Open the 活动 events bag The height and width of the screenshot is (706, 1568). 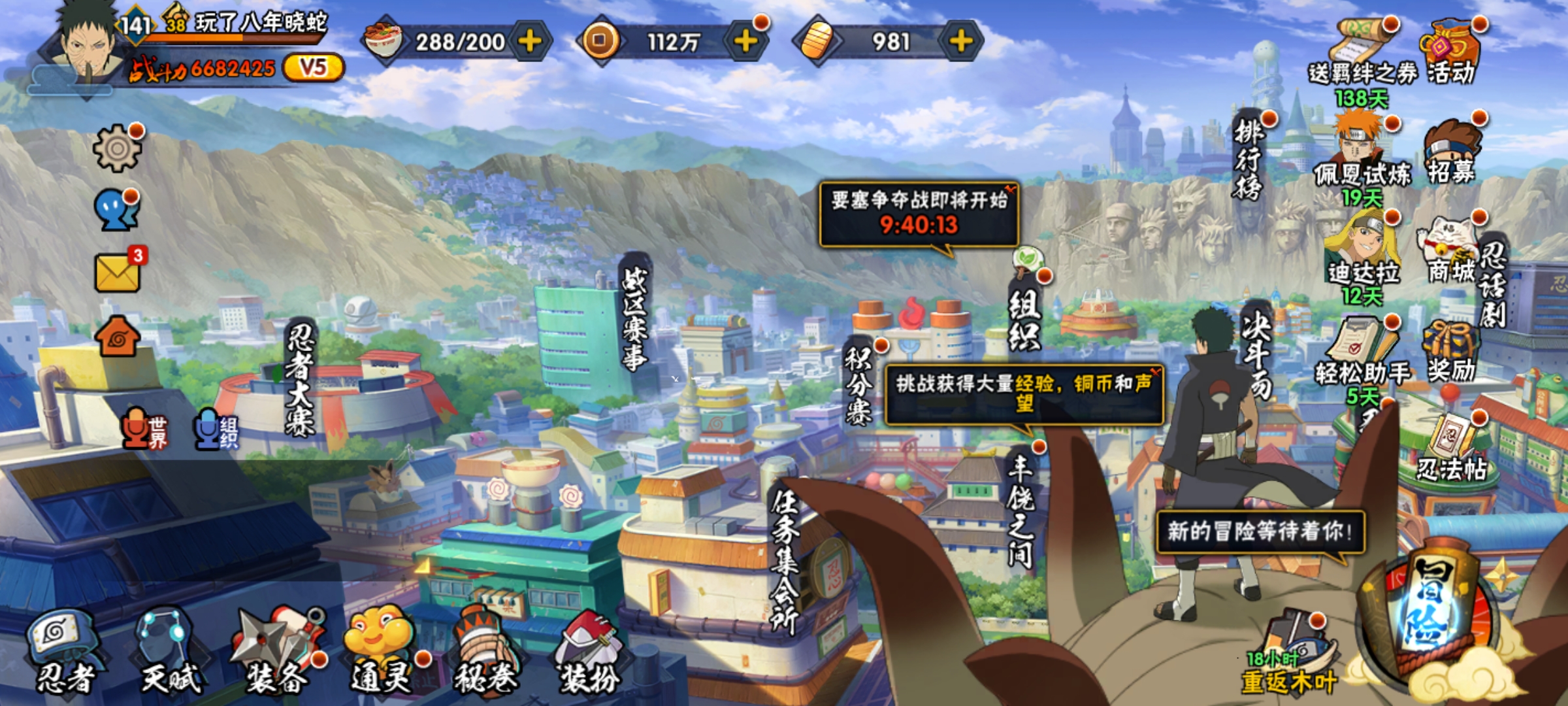click(1449, 54)
